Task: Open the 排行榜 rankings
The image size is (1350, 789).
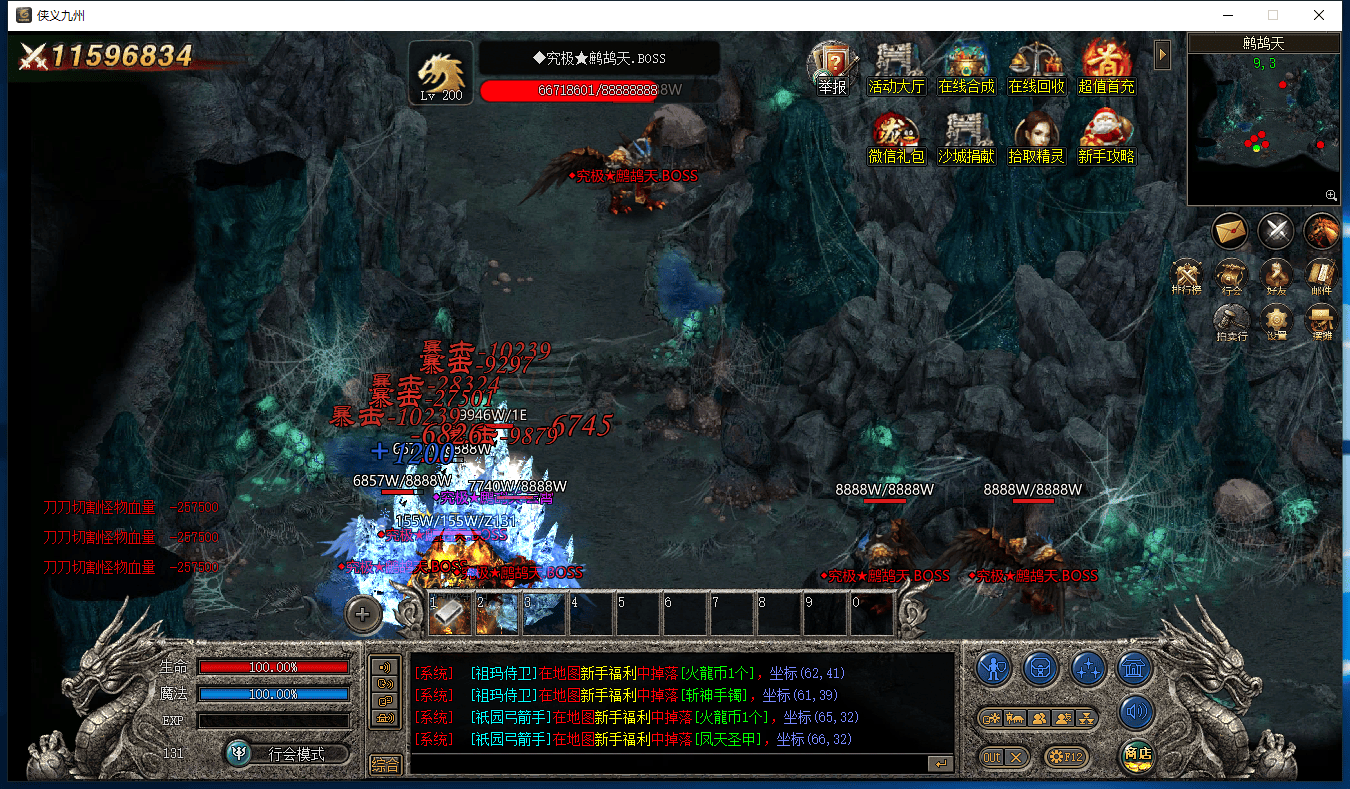Action: click(1187, 277)
